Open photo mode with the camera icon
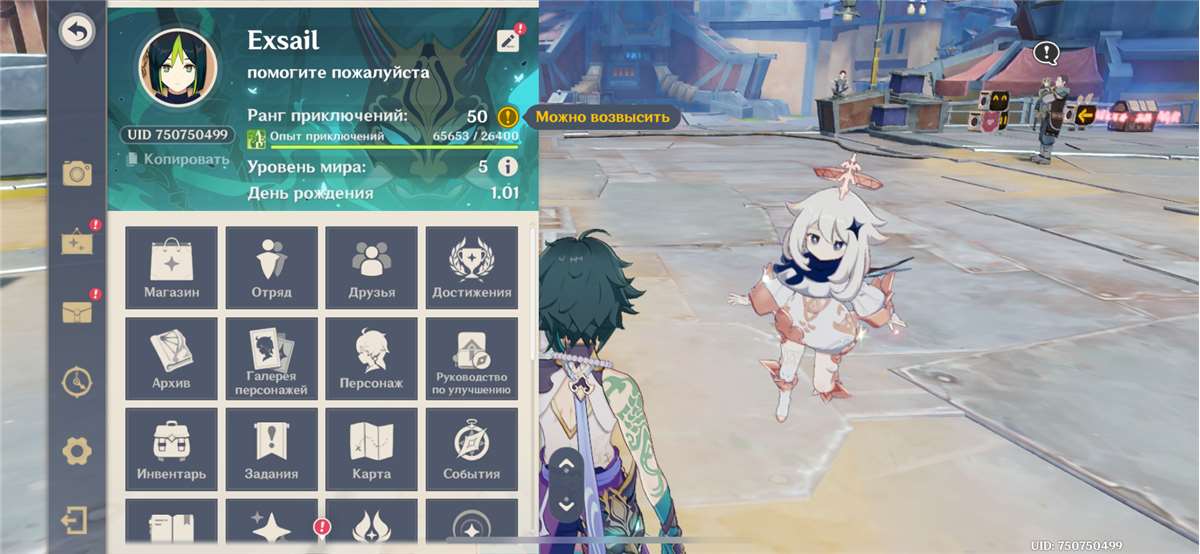 77,174
